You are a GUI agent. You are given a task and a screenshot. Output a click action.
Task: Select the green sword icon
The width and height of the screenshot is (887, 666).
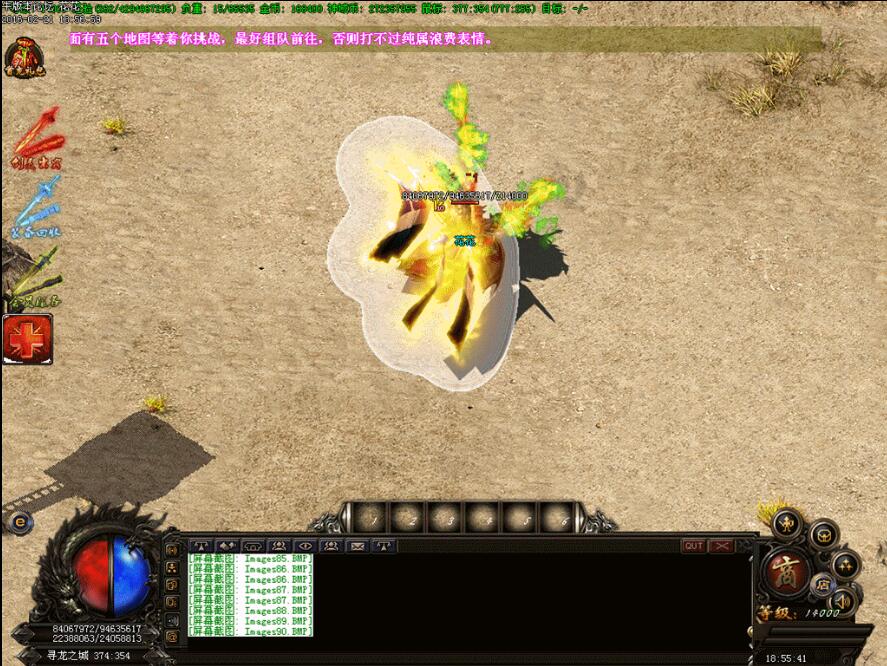click(36, 278)
